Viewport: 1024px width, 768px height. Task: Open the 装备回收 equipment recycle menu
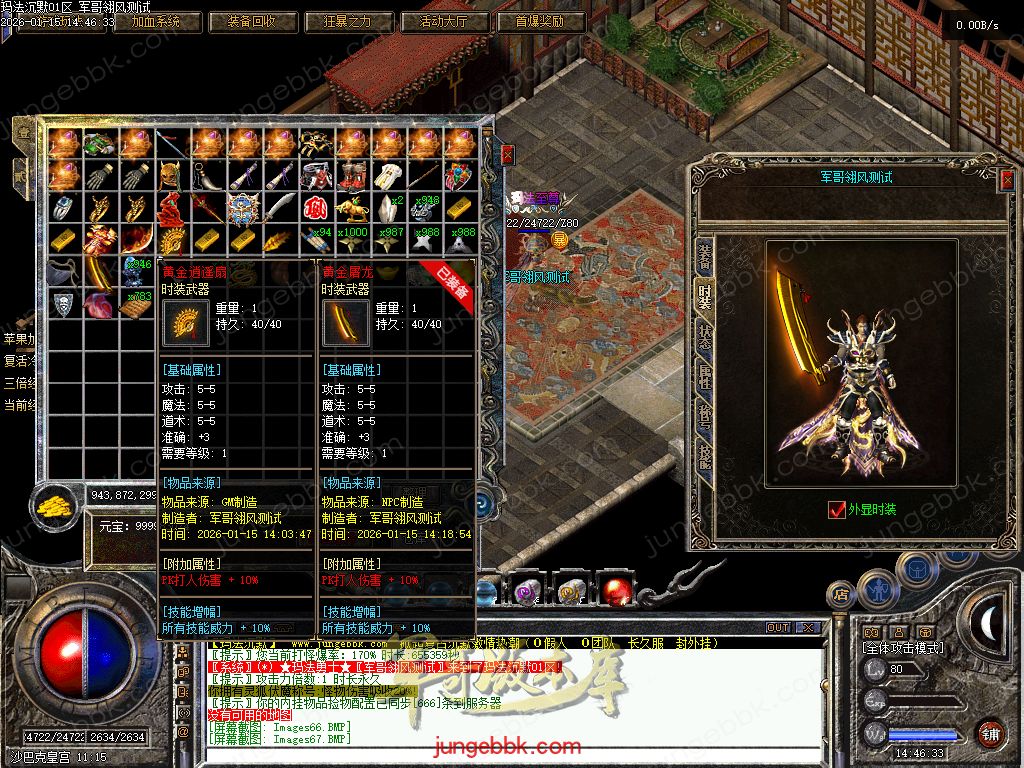(246, 21)
